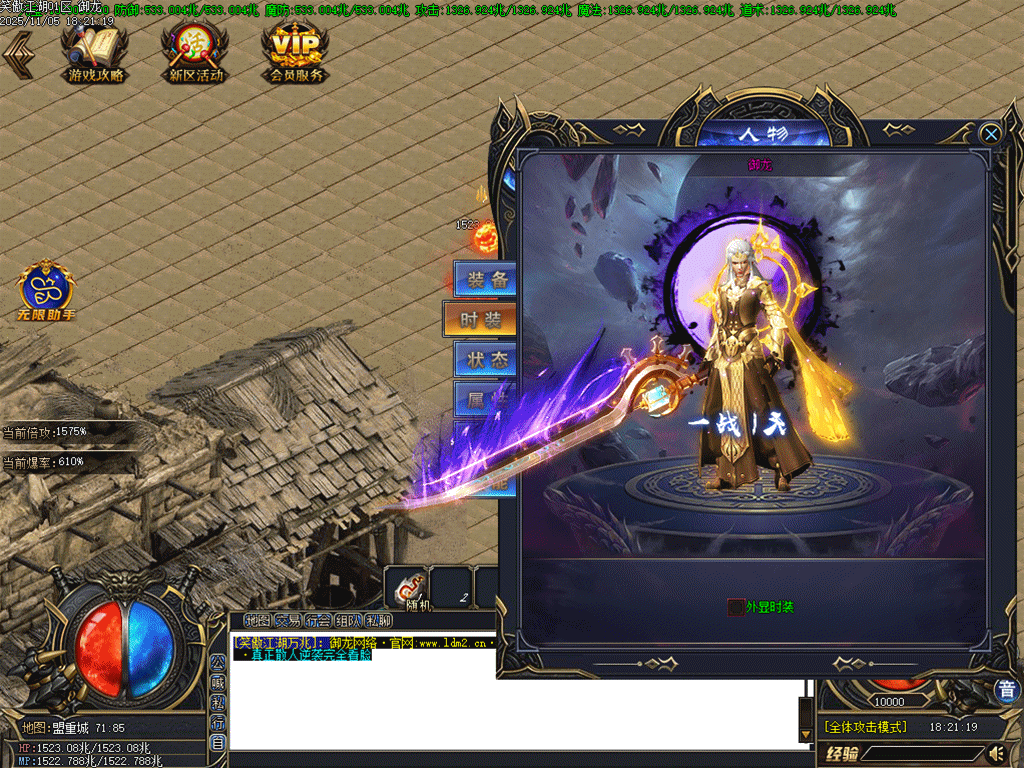Image resolution: width=1024 pixels, height=768 pixels.
Task: Toggle the 外显时装 checkbox
Action: [735, 607]
